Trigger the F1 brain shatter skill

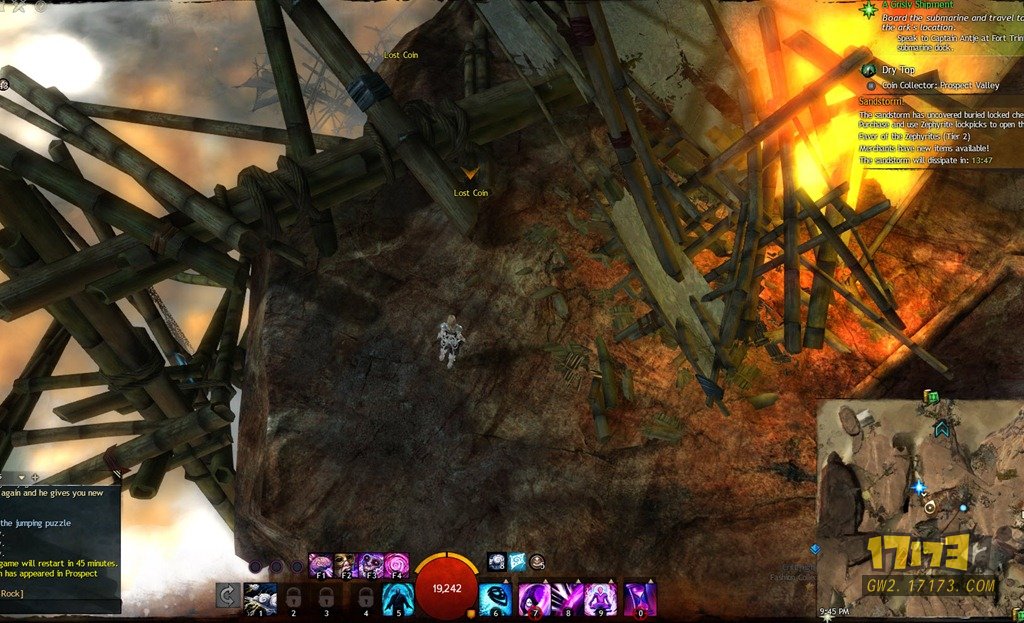[x=320, y=565]
